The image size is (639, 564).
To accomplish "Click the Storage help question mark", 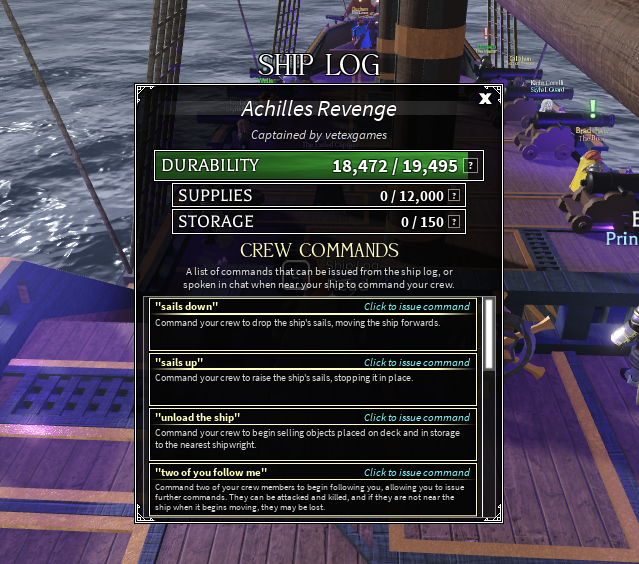I will [454, 222].
